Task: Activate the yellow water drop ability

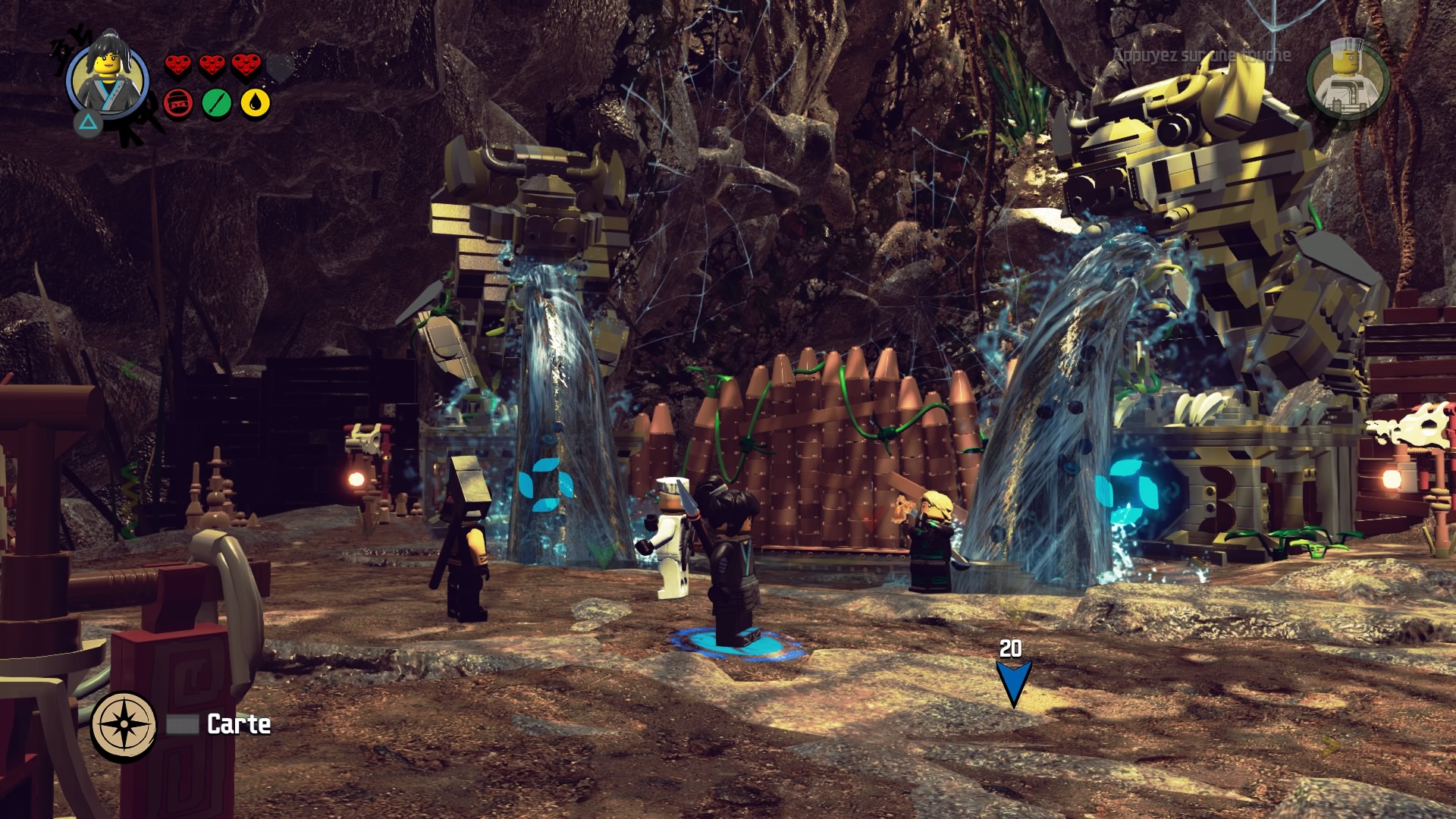Action: point(256,103)
